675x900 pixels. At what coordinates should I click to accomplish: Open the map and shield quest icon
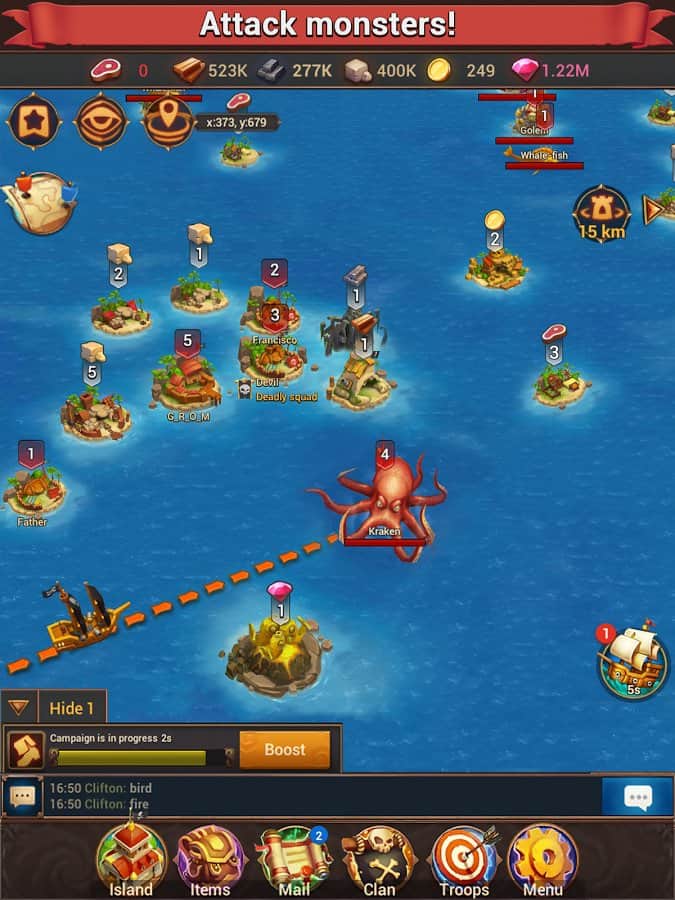(38, 200)
